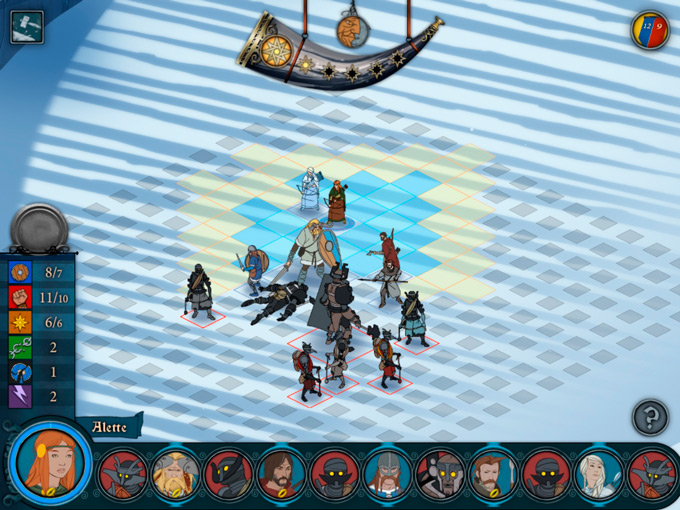
Task: Click the round wooden shield armor icon
Action: [x=20, y=272]
